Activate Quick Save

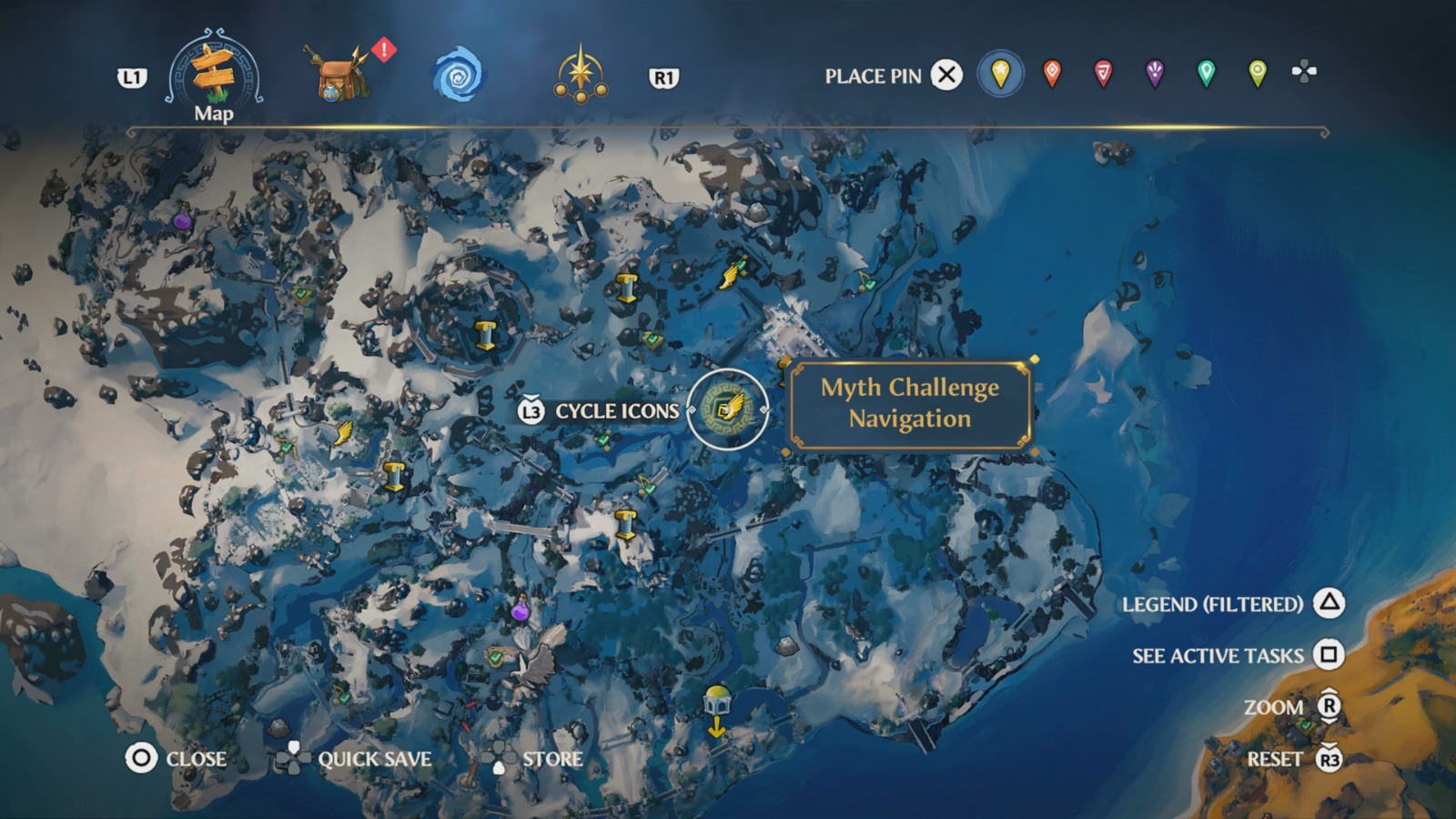(374, 758)
